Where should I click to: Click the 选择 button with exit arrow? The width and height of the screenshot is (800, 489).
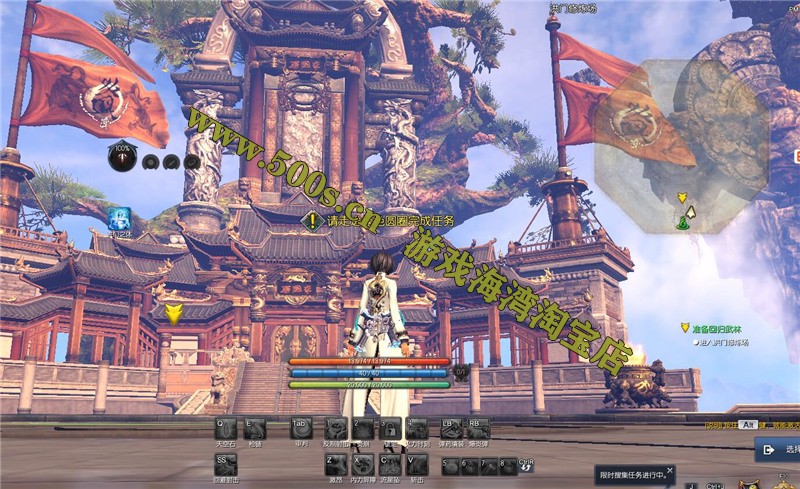(x=777, y=450)
